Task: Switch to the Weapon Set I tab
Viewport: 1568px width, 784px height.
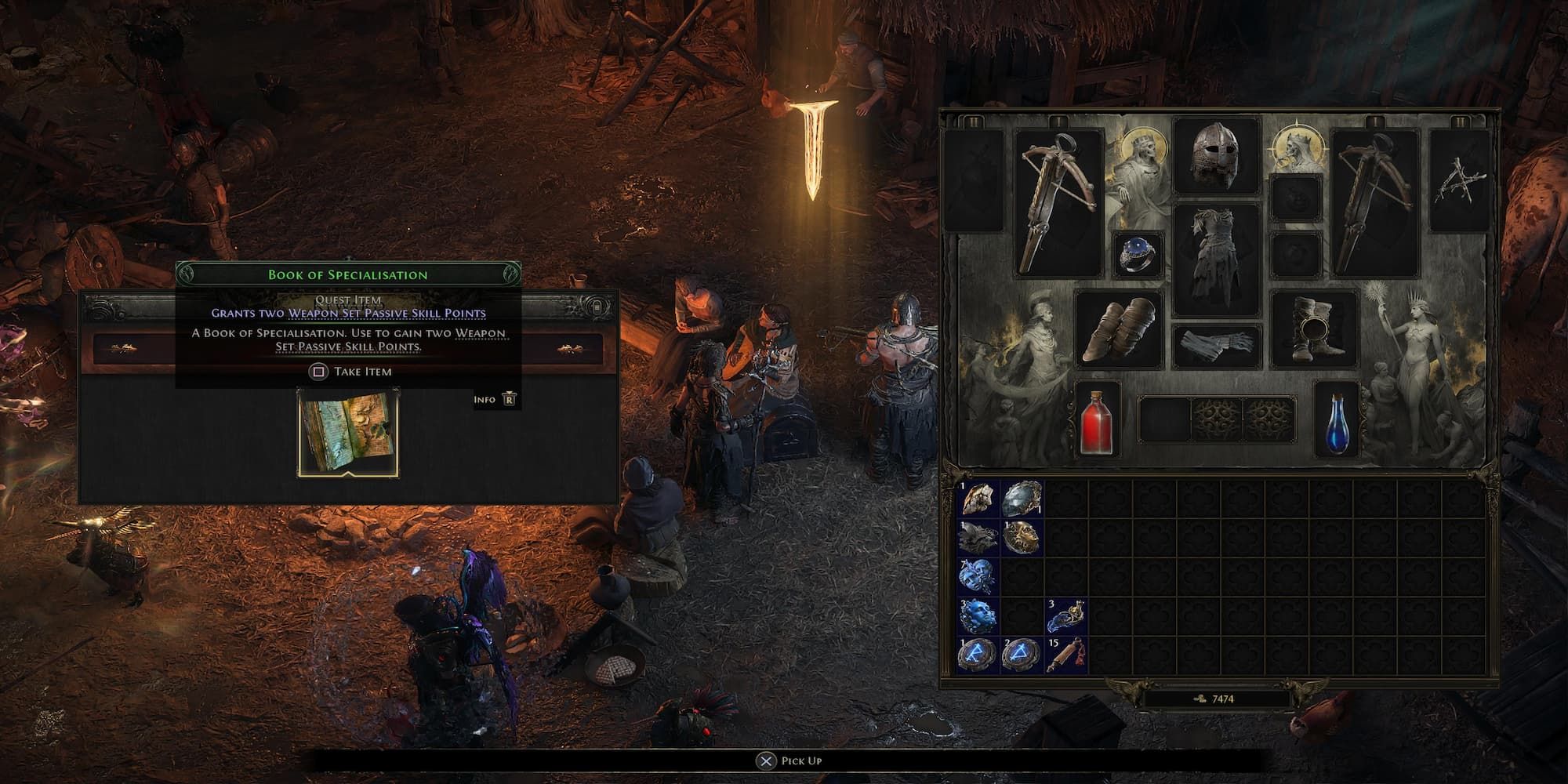Action: tap(1058, 119)
